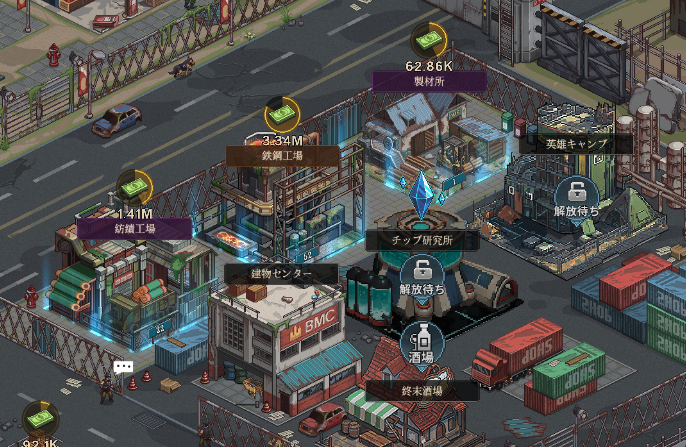
Task: Select the 終末酒場 label
Action: [x=420, y=391]
